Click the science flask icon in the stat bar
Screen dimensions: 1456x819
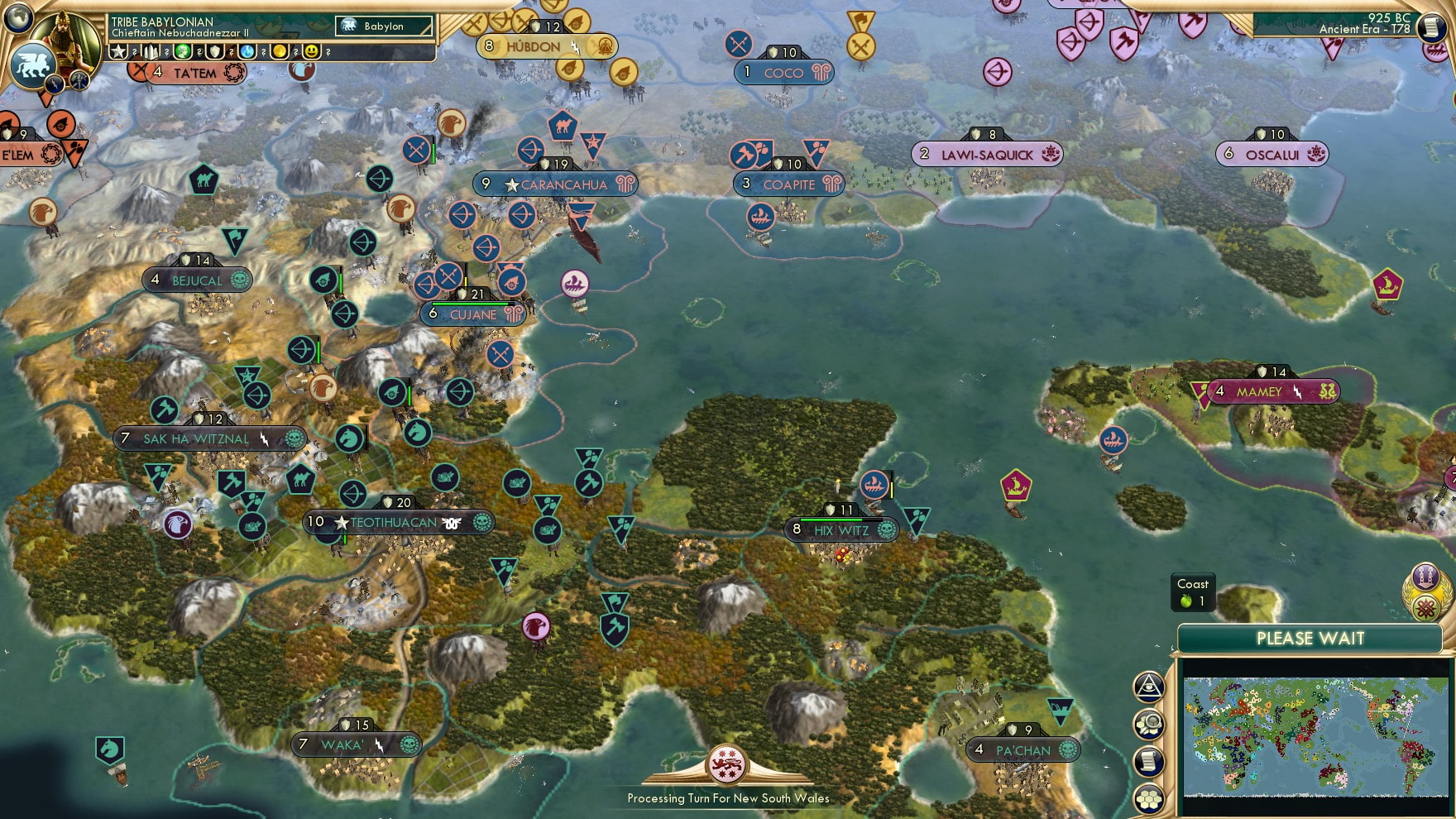coord(248,52)
